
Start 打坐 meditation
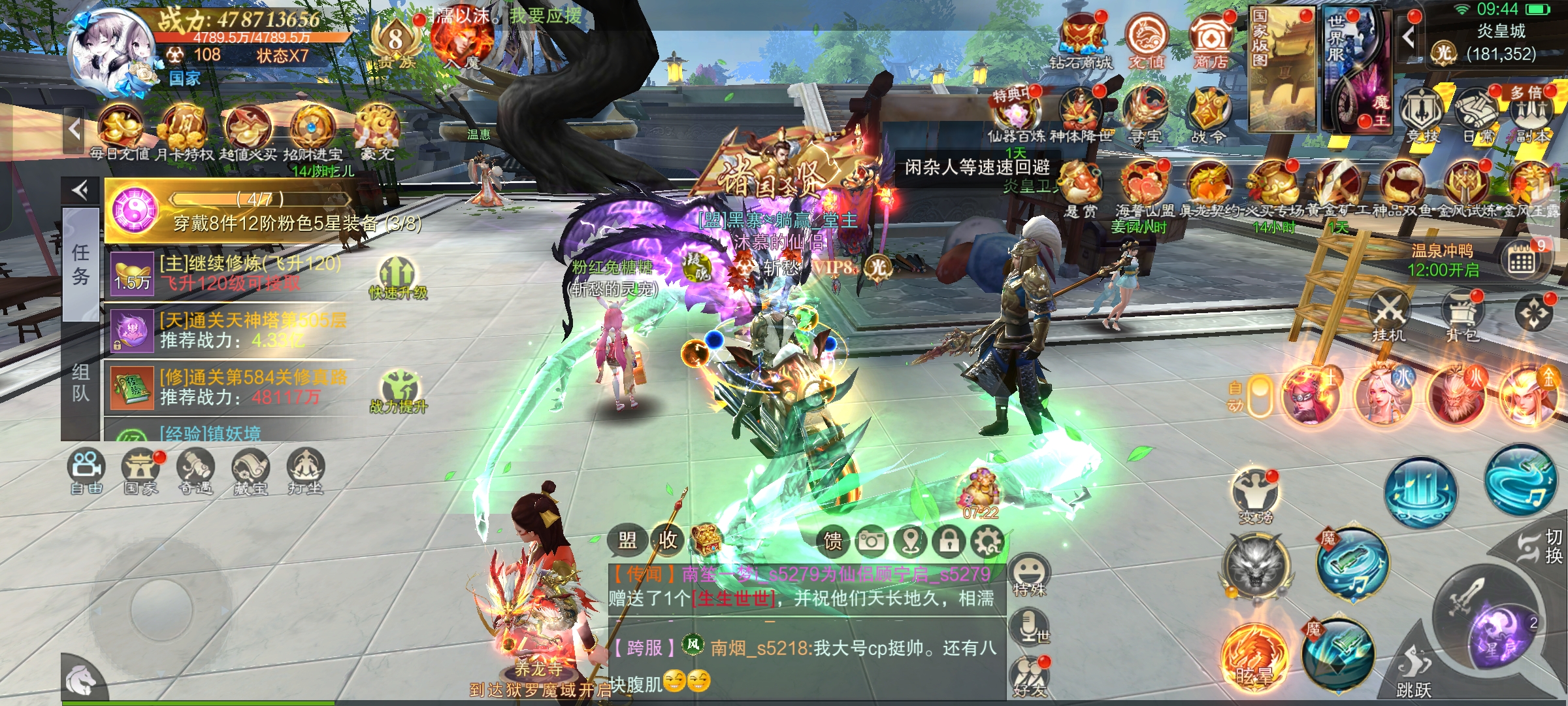[x=305, y=471]
